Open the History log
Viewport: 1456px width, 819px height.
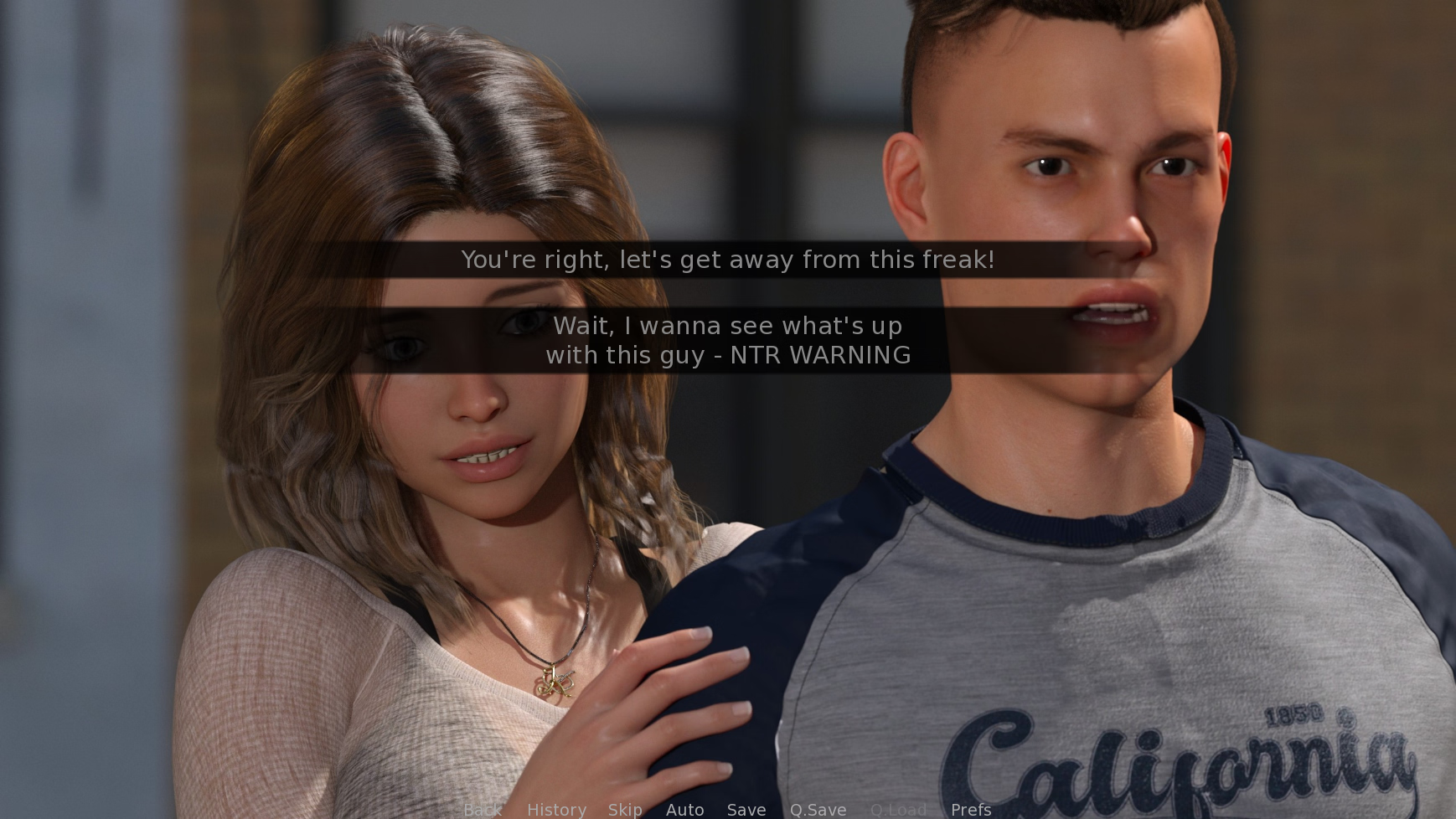point(556,809)
